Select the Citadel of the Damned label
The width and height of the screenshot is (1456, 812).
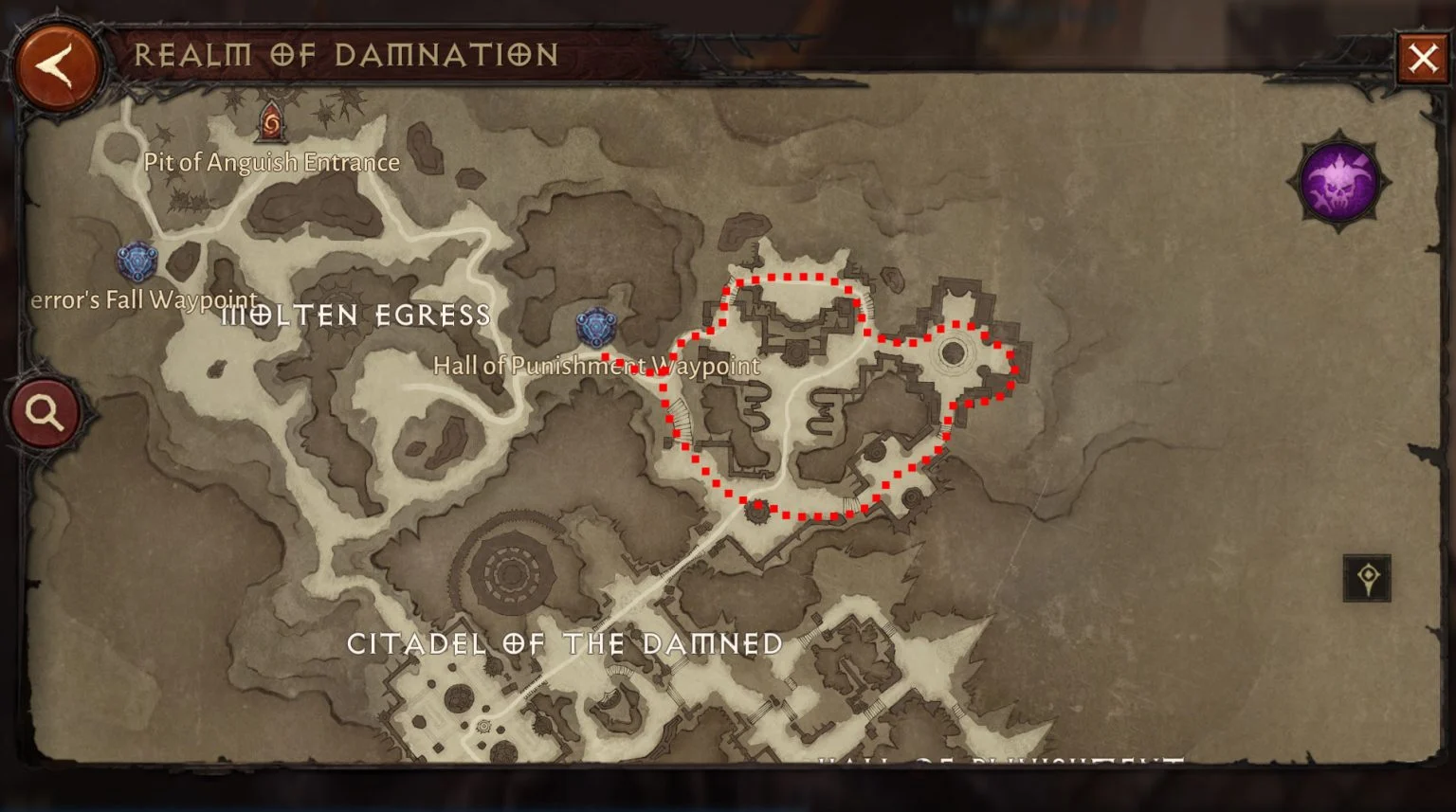(x=565, y=643)
